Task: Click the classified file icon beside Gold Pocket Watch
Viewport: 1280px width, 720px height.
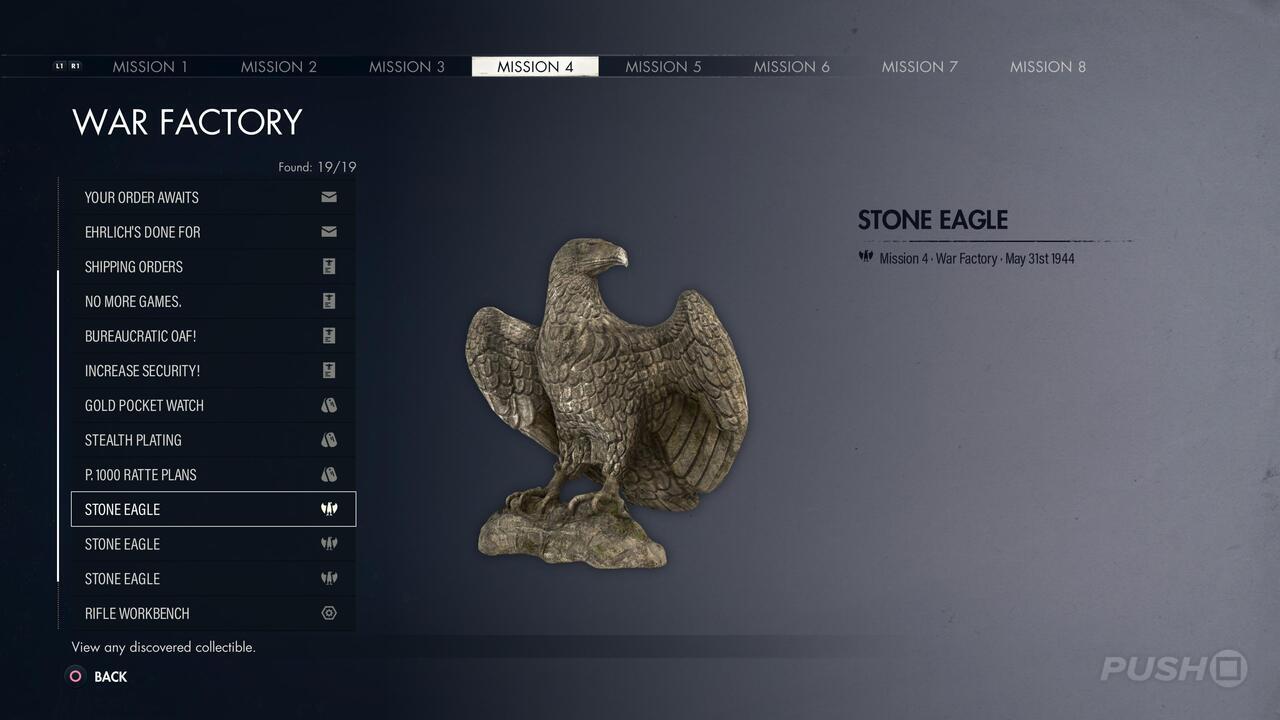Action: pyautogui.click(x=329, y=405)
